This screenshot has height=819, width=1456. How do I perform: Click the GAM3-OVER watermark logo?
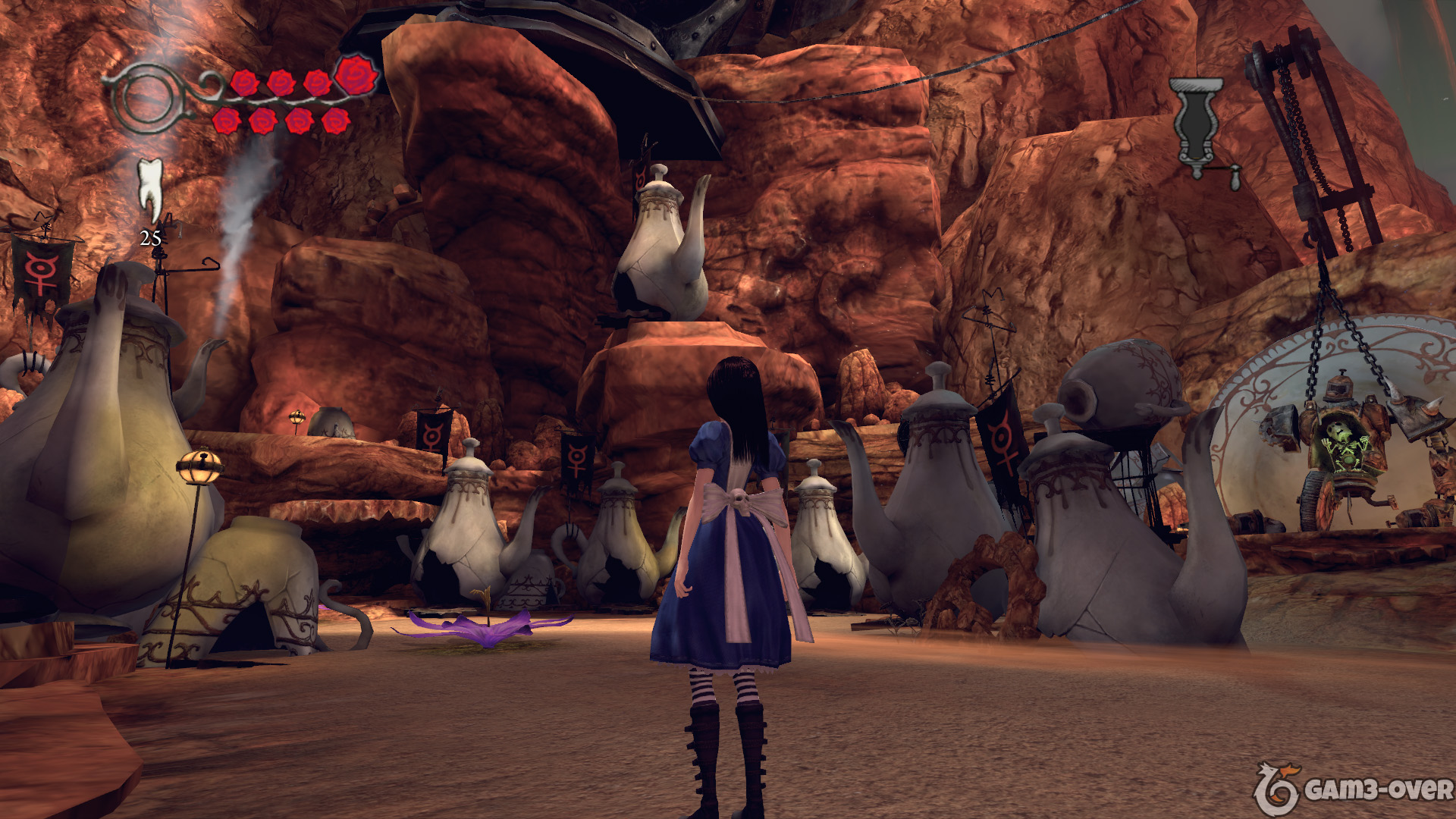pos(1355,789)
